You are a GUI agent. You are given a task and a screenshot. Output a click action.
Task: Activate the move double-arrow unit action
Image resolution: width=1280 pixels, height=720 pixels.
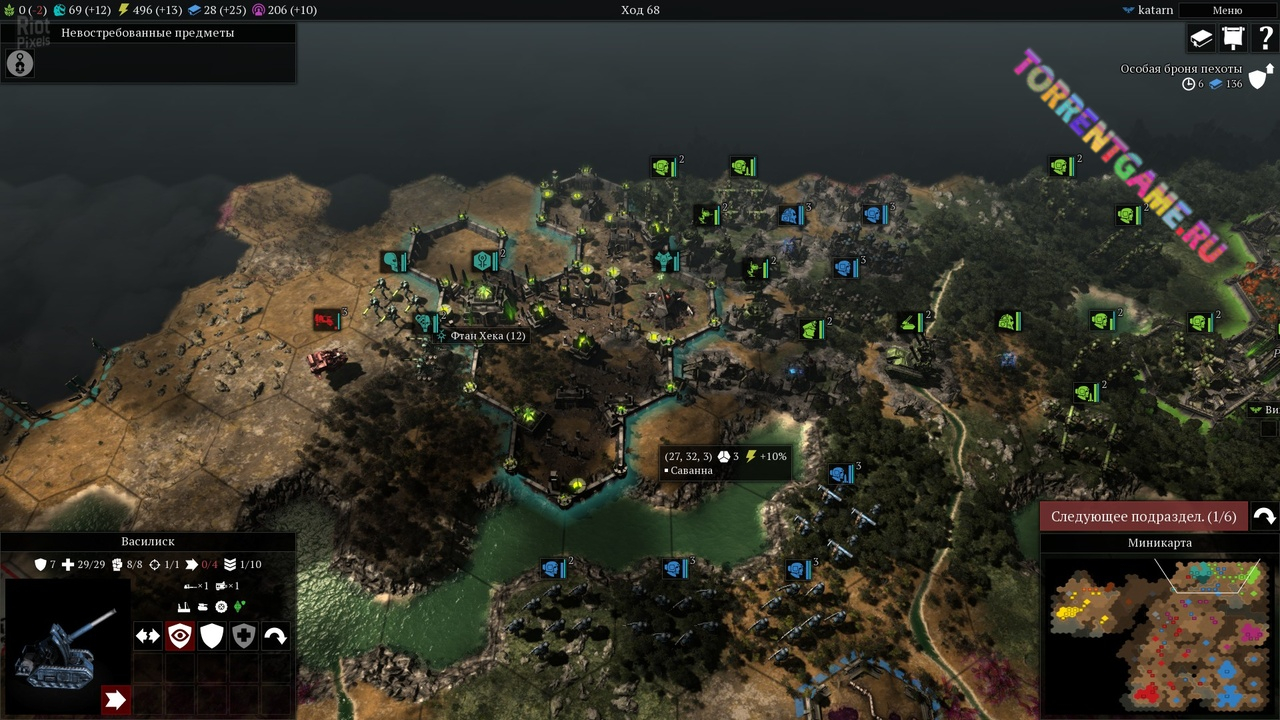pyautogui.click(x=148, y=636)
